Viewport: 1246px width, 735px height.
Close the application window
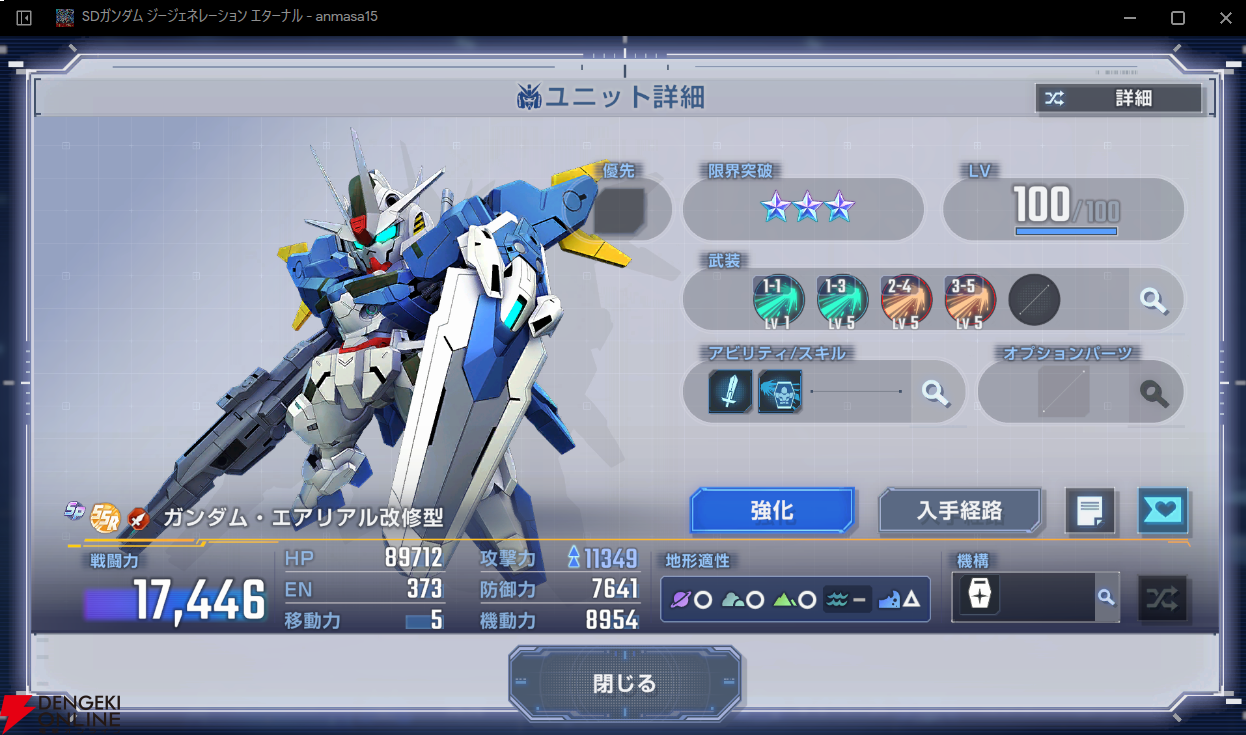pos(1225,18)
